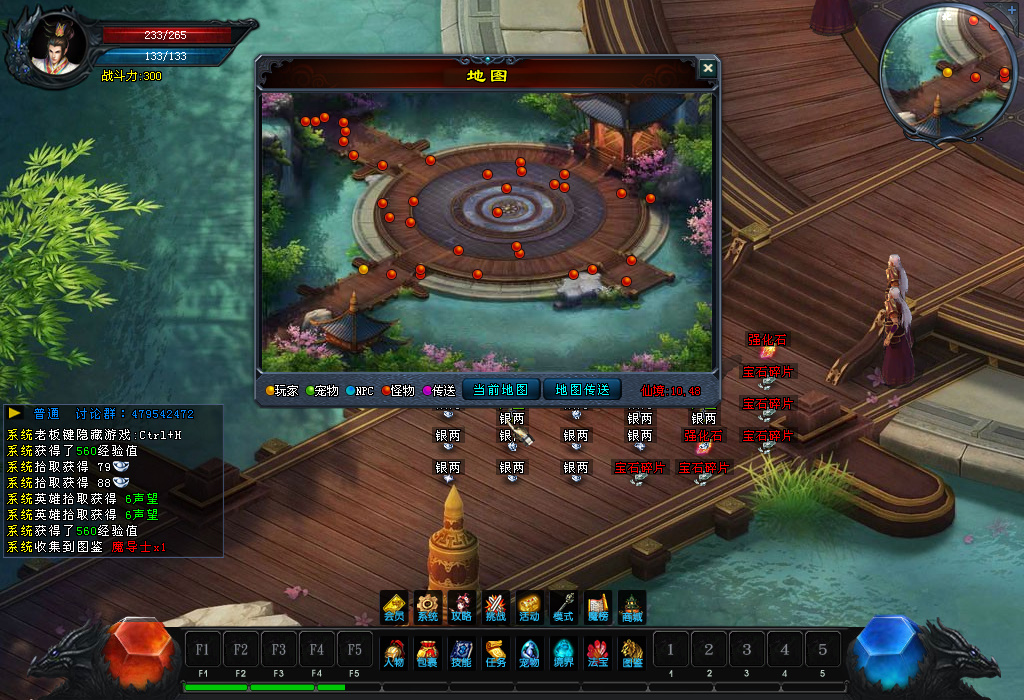Open the 地图传送 map teleport

pyautogui.click(x=582, y=390)
